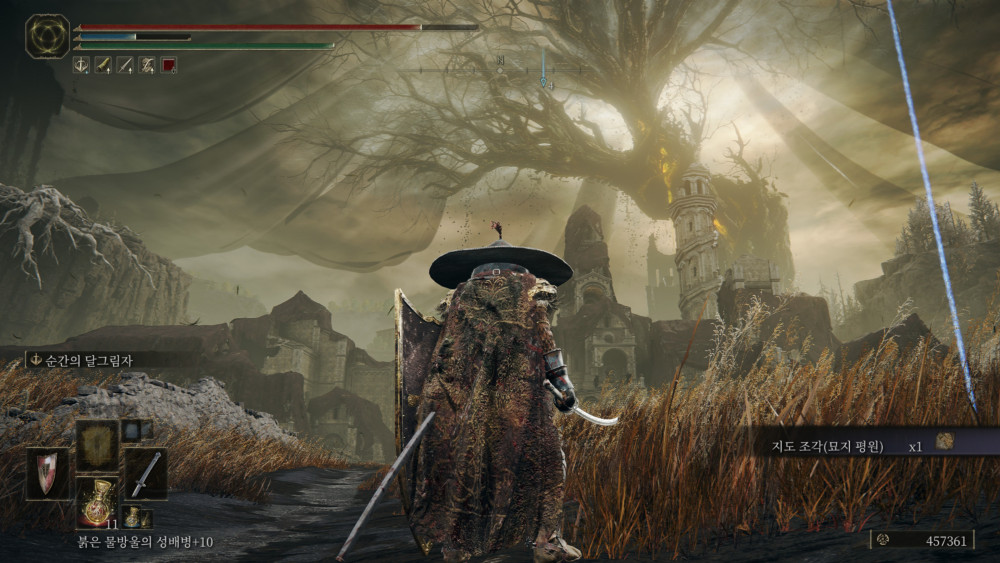Click the sword buff status icon
This screenshot has width=1000, height=563.
[x=103, y=65]
